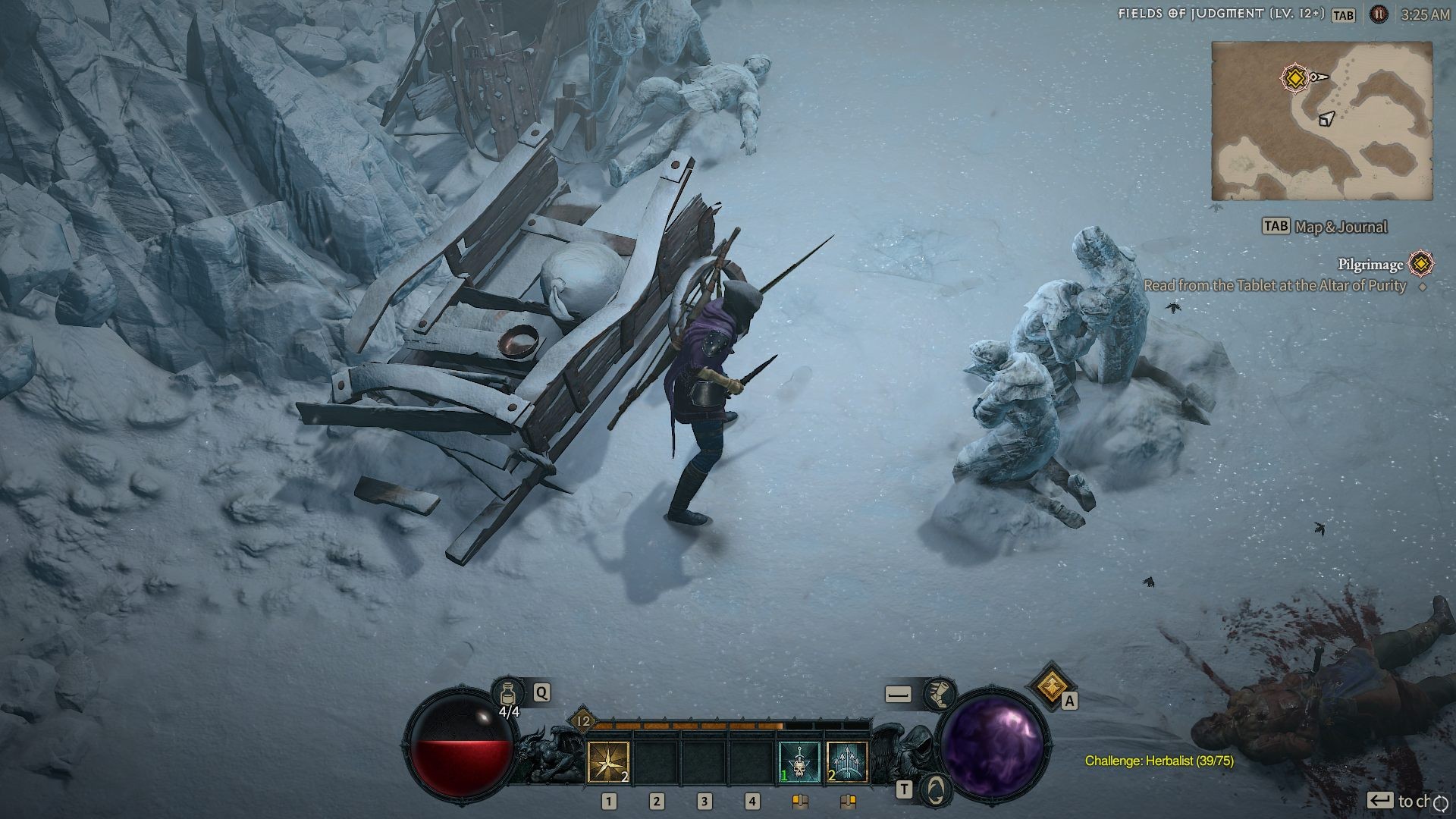Open the Challenge: Herbalist tracker
Image resolution: width=1456 pixels, height=819 pixels.
pos(1159,761)
